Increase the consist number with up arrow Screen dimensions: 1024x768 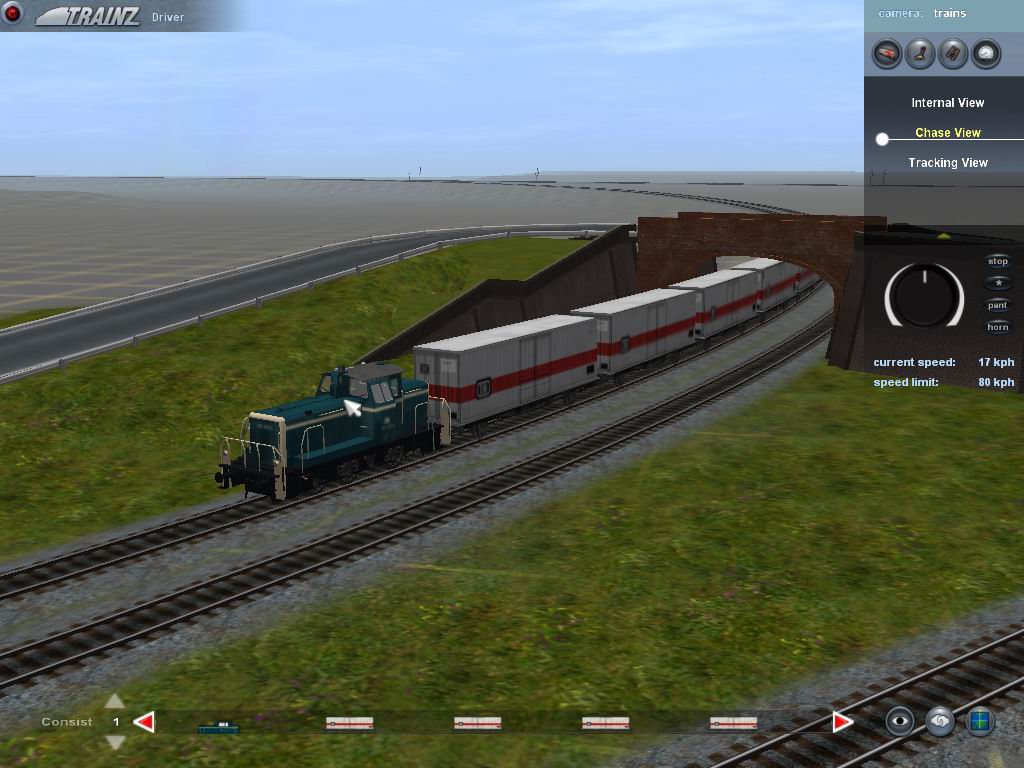click(x=115, y=701)
